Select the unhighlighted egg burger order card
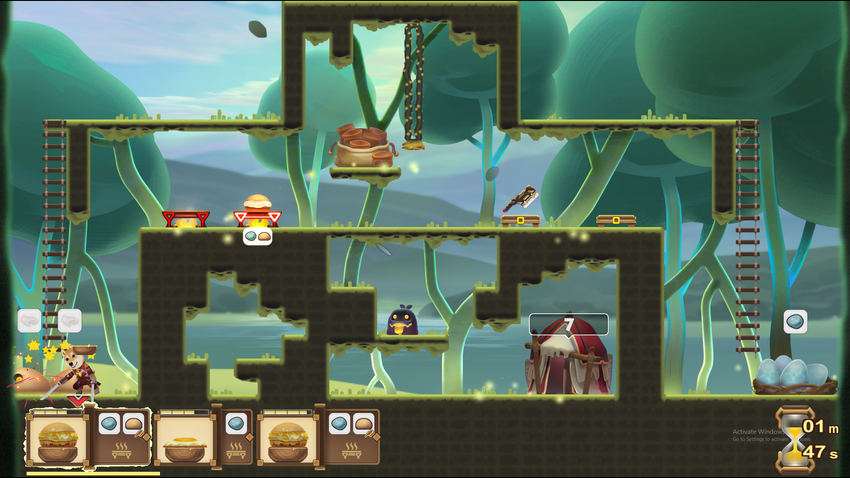This screenshot has width=850, height=478. point(288,438)
